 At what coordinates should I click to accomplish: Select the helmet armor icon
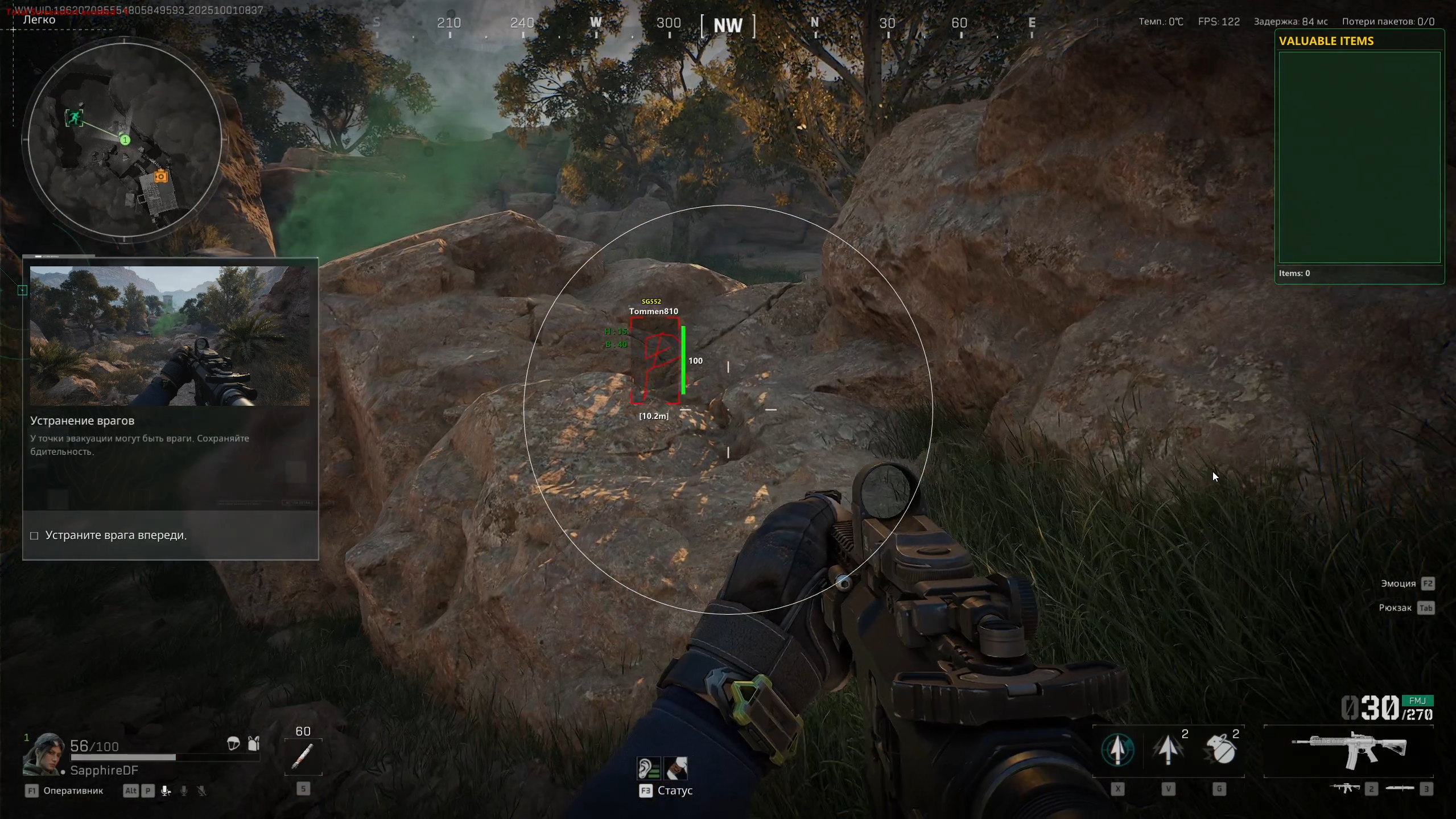coord(233,743)
